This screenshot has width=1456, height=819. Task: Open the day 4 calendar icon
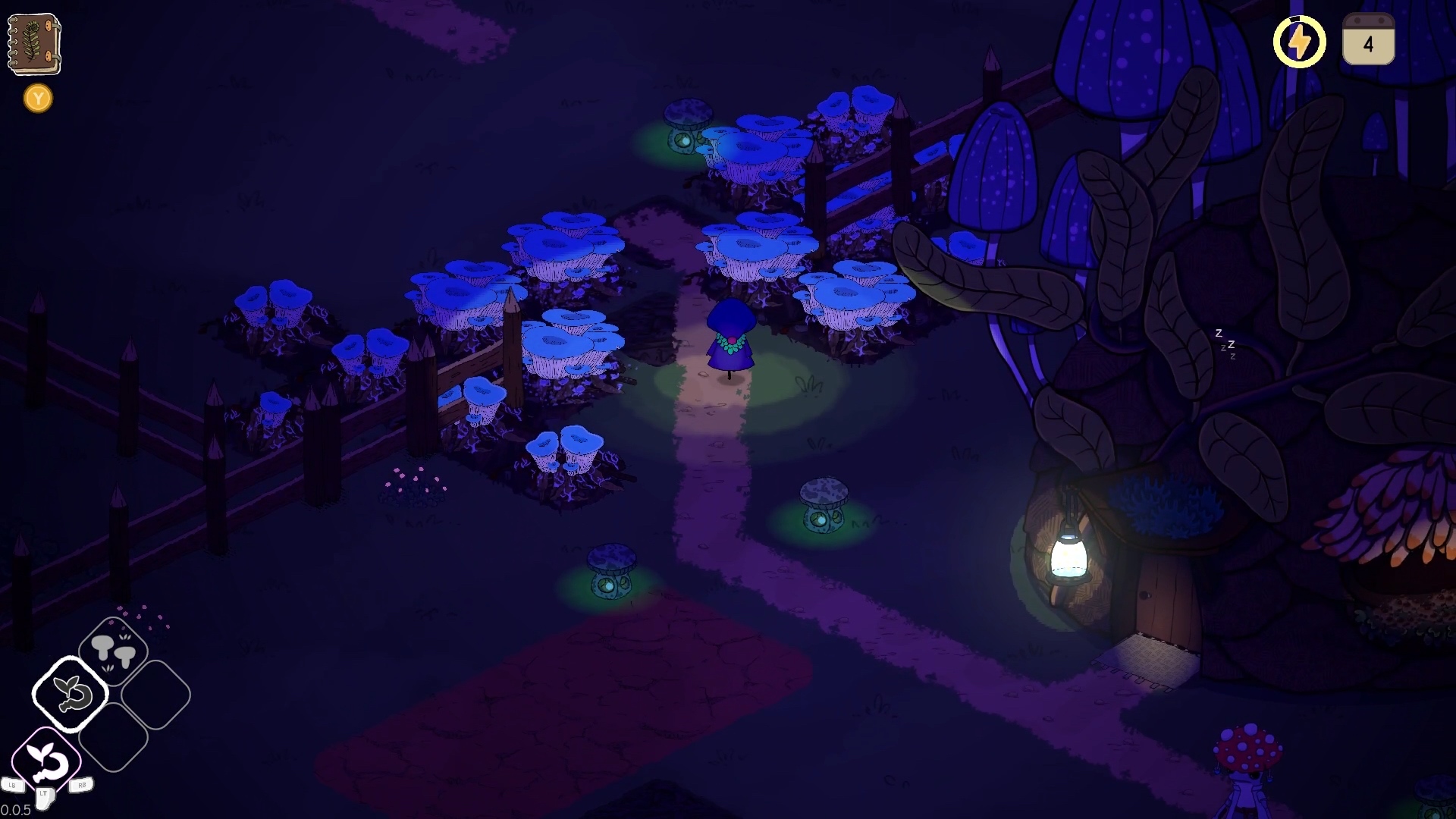pyautogui.click(x=1368, y=41)
